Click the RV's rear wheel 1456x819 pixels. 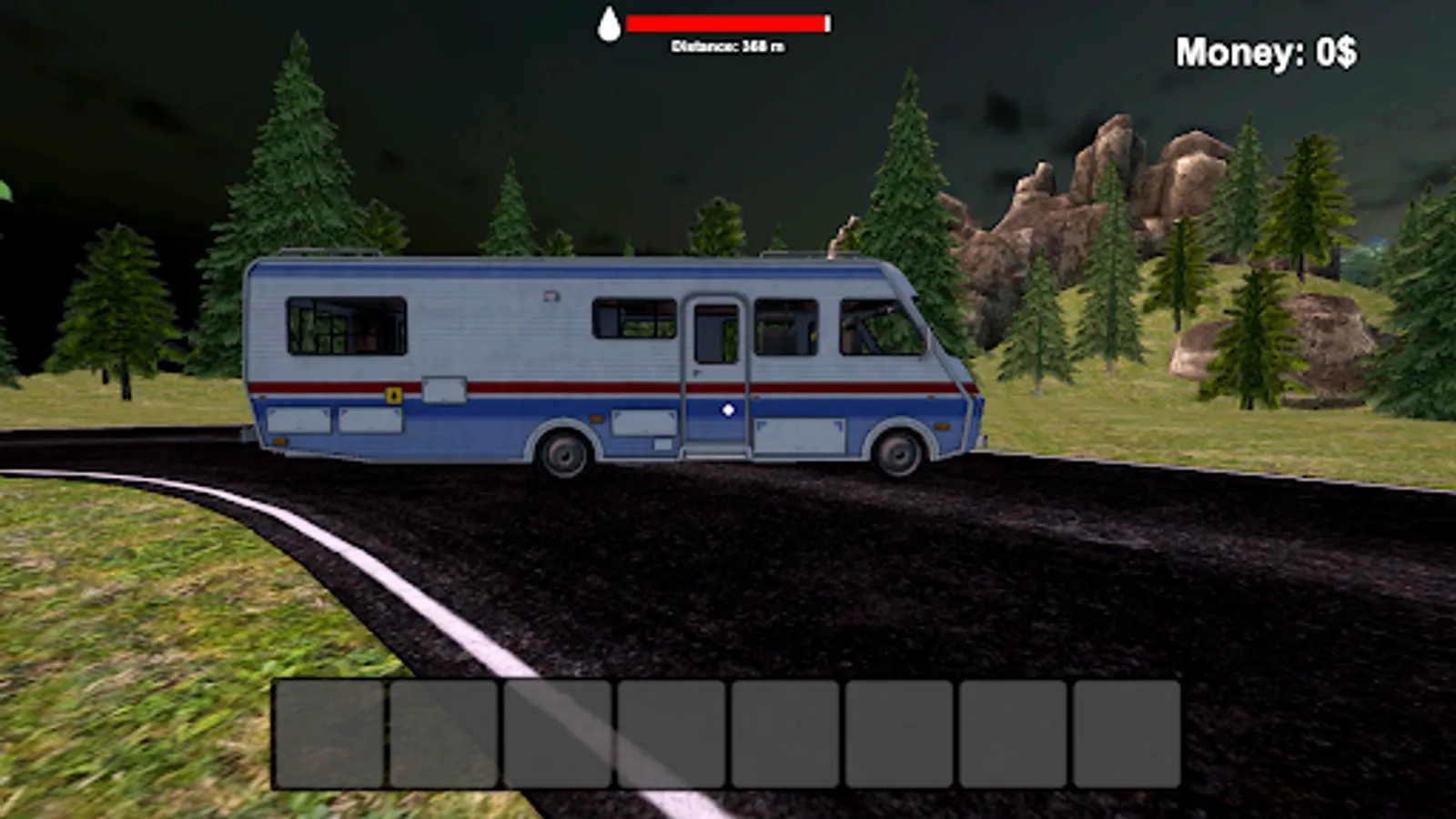click(x=565, y=450)
